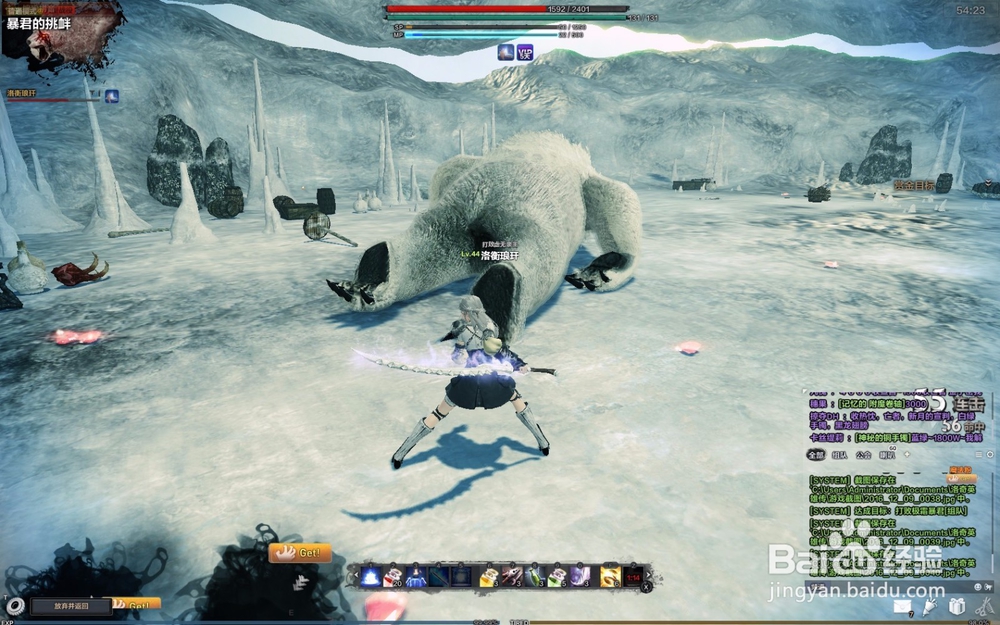The height and width of the screenshot is (625, 1000).
Task: Click the abandon-and-return button at bottom left
Action: click(71, 605)
